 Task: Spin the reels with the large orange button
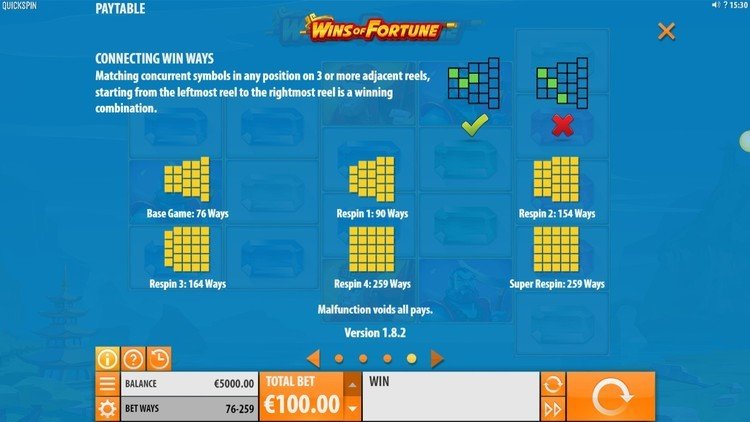612,397
